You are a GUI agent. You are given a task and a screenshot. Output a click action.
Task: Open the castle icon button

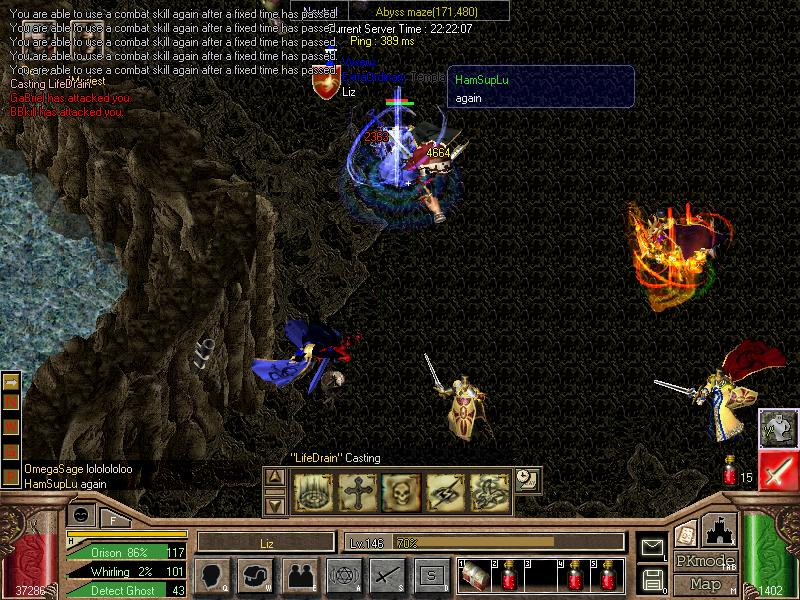point(718,530)
